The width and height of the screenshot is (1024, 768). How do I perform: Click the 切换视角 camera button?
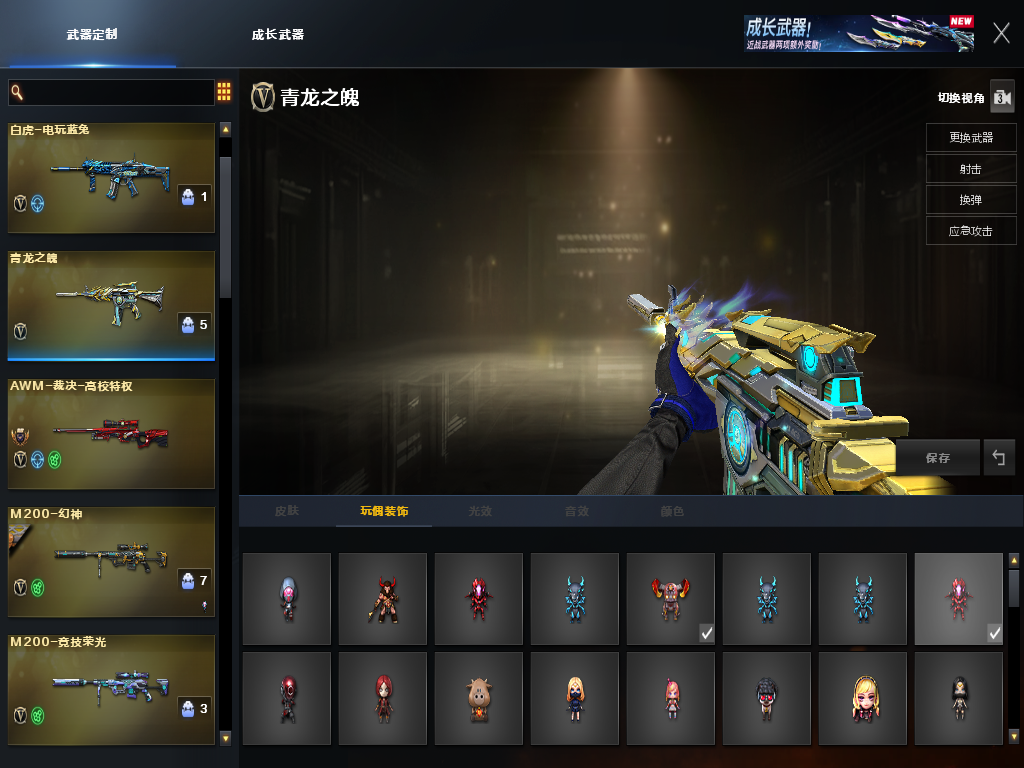pyautogui.click(x=1002, y=97)
